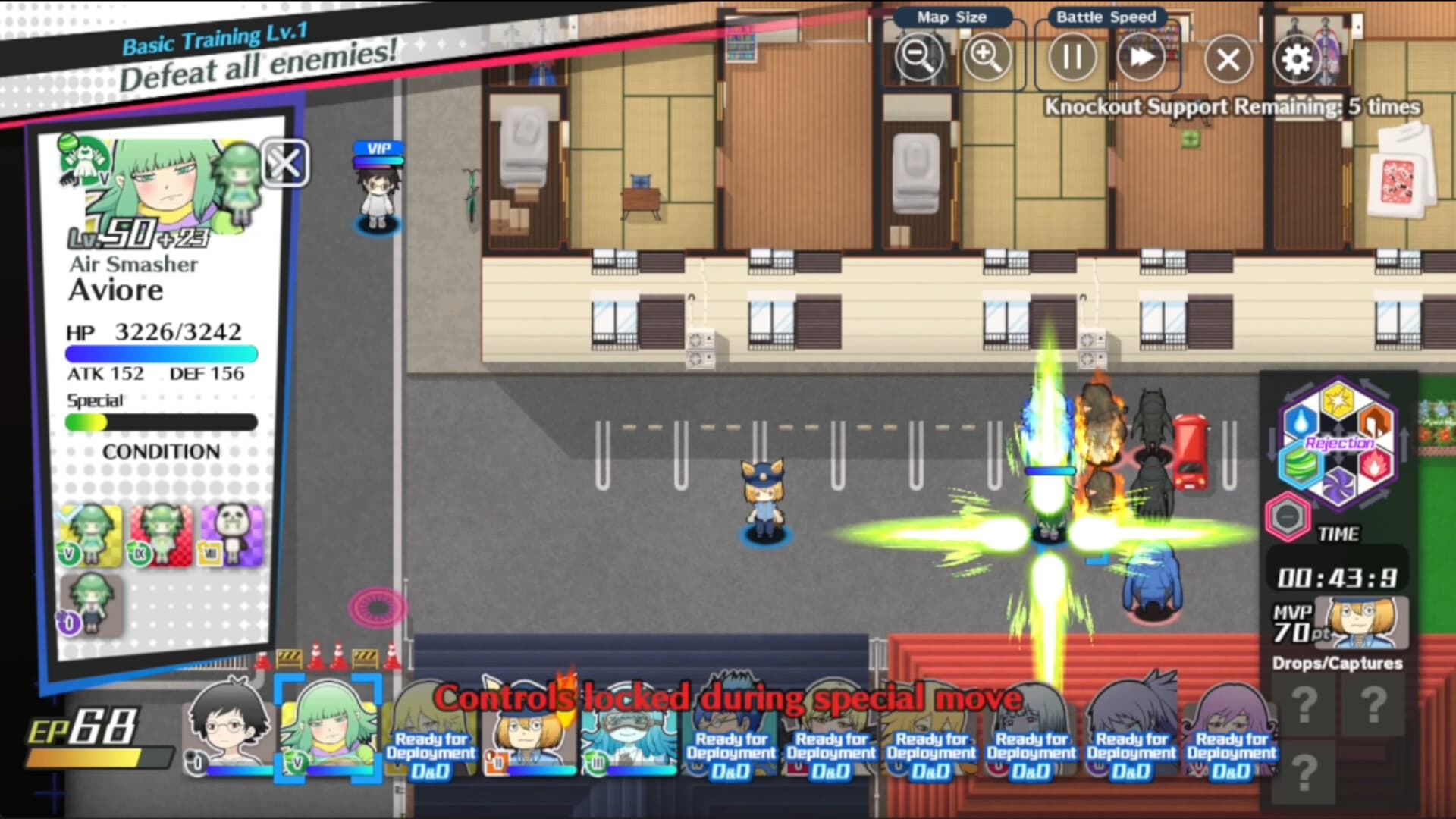Open the panda icon under CONDITION

point(233,535)
